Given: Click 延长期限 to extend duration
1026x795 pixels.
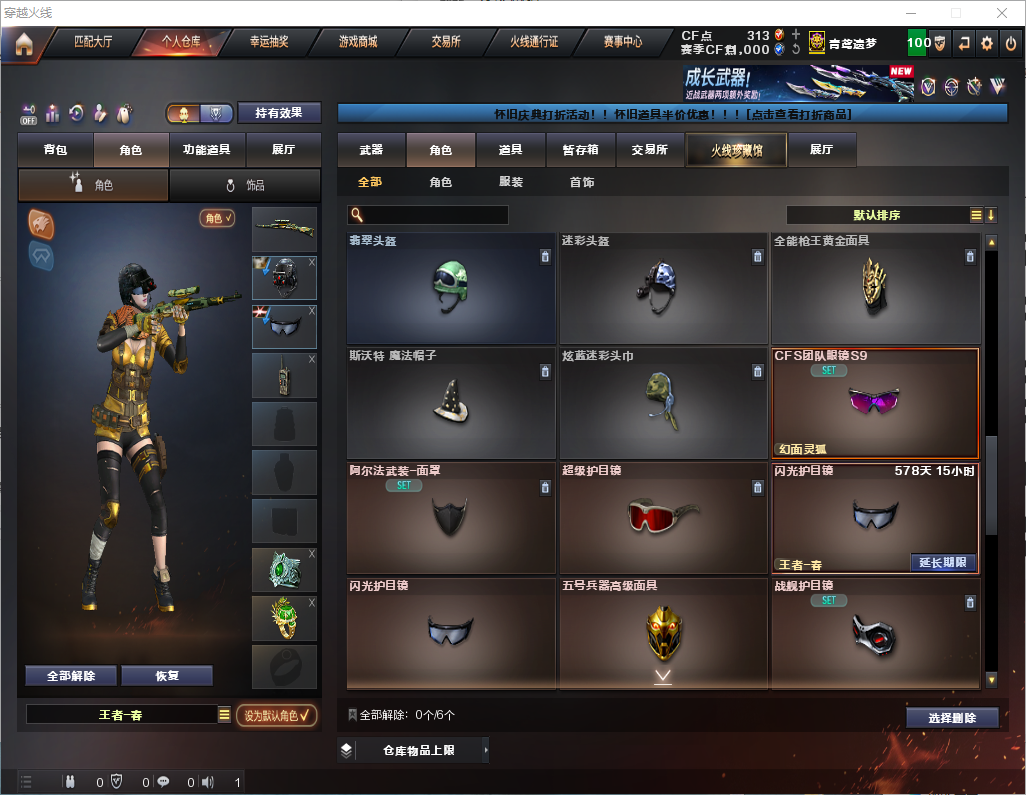Looking at the screenshot, I should tap(943, 562).
